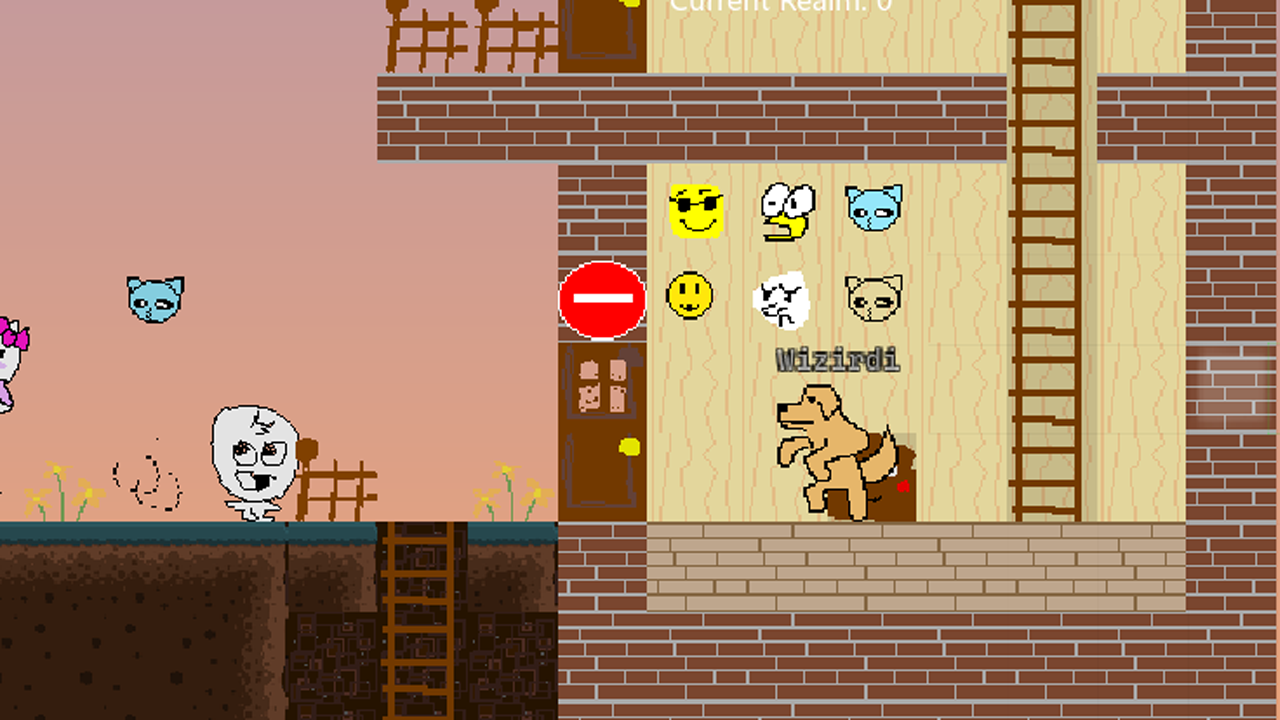Click the red no-entry sign
The width and height of the screenshot is (1280, 720).
(x=601, y=300)
